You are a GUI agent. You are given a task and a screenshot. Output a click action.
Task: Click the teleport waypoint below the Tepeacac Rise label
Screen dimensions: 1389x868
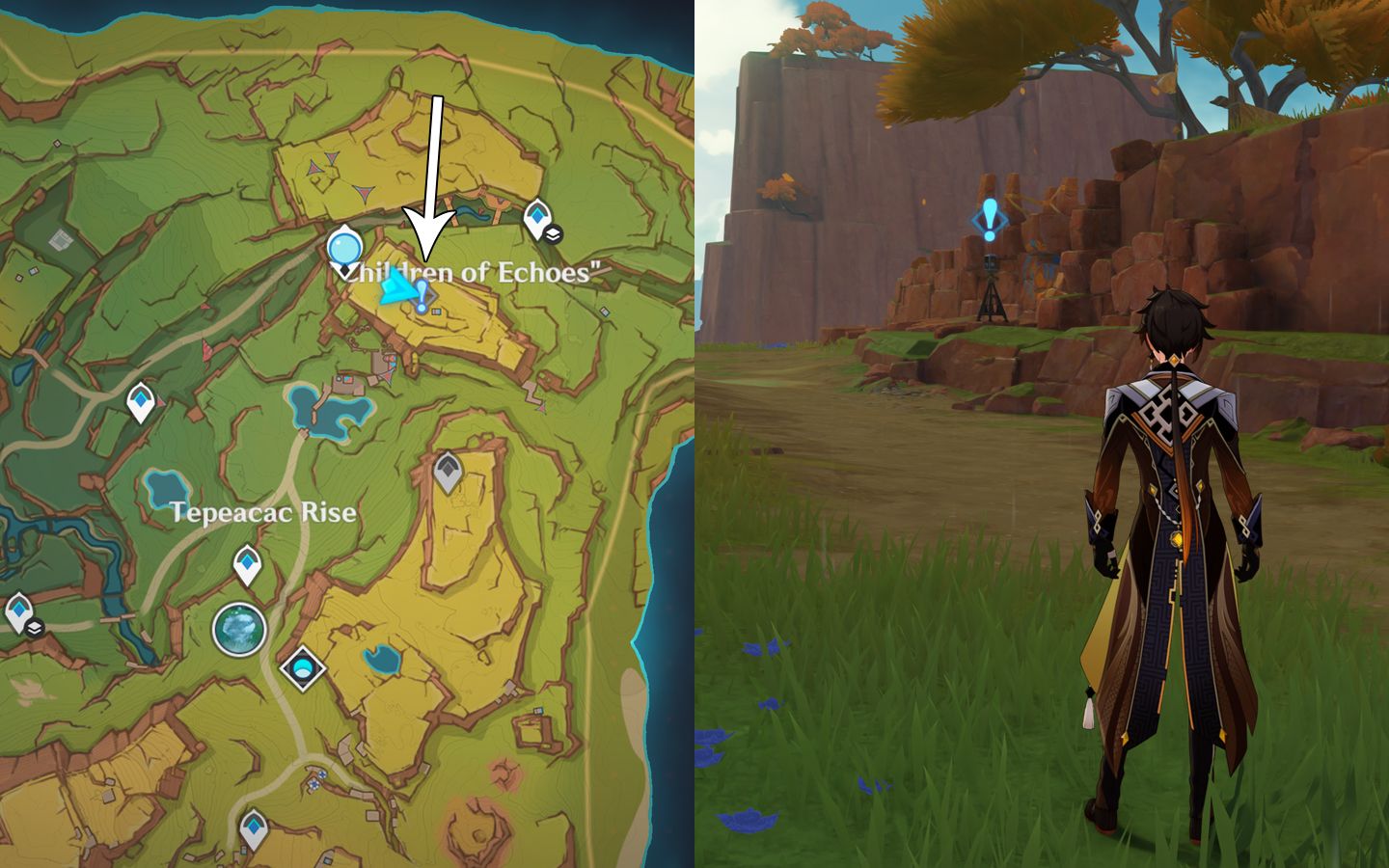247,562
